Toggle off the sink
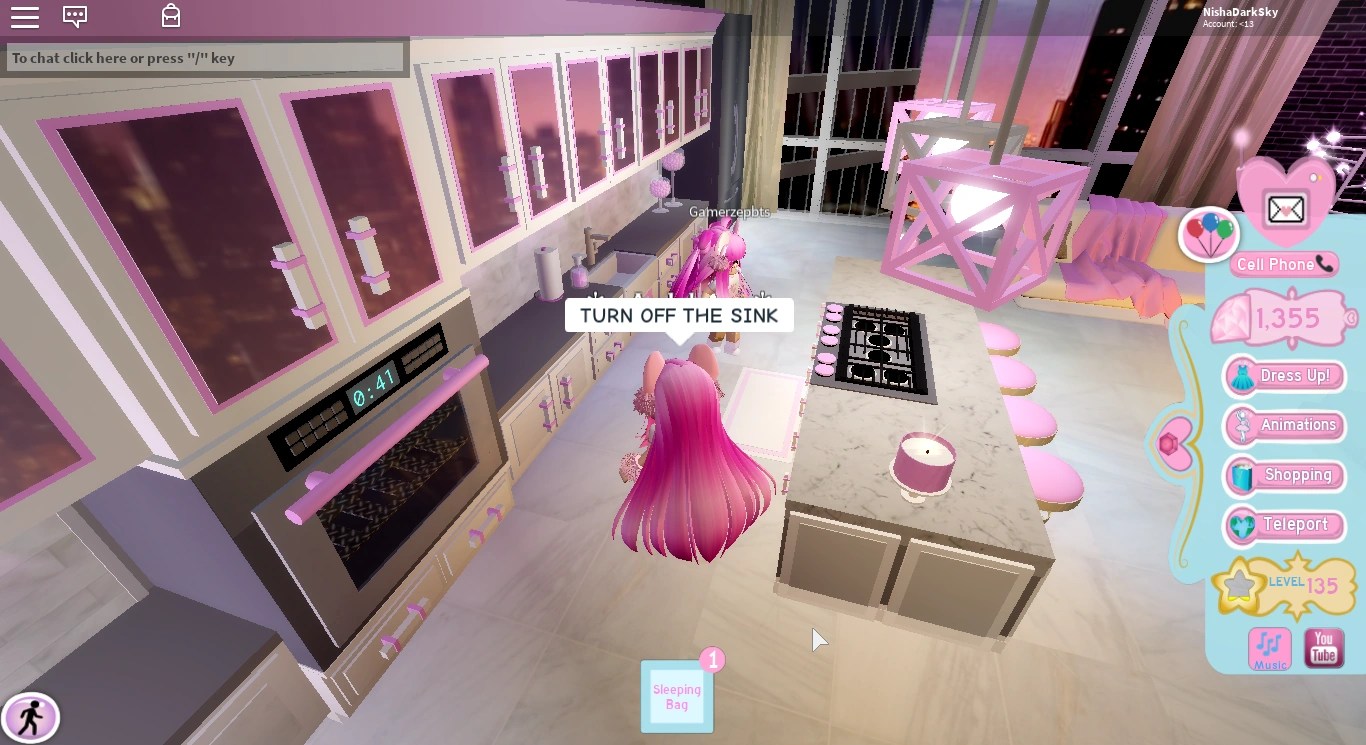This screenshot has height=745, width=1366. pyautogui.click(x=679, y=315)
